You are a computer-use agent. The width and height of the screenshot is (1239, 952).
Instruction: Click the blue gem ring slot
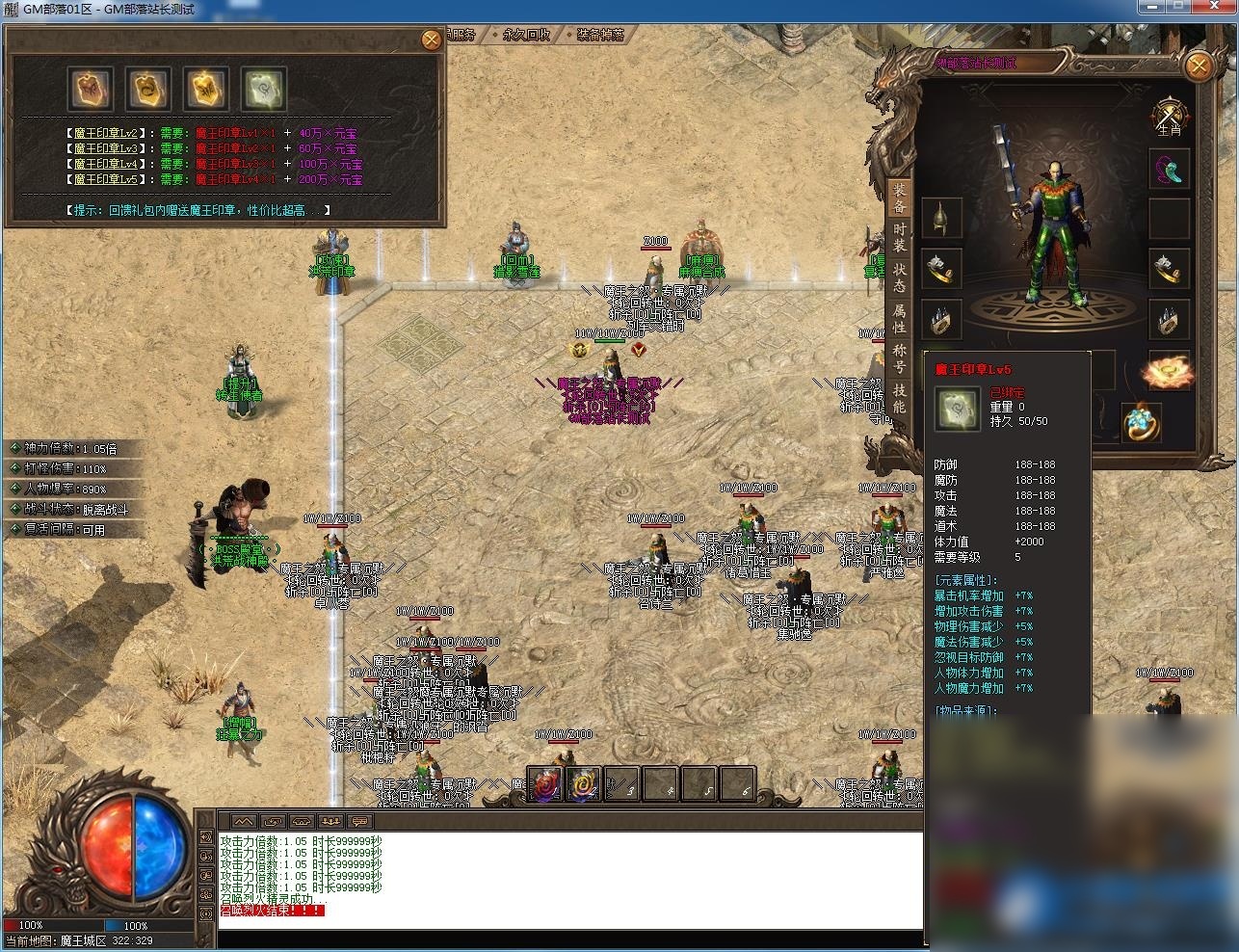point(1142,422)
